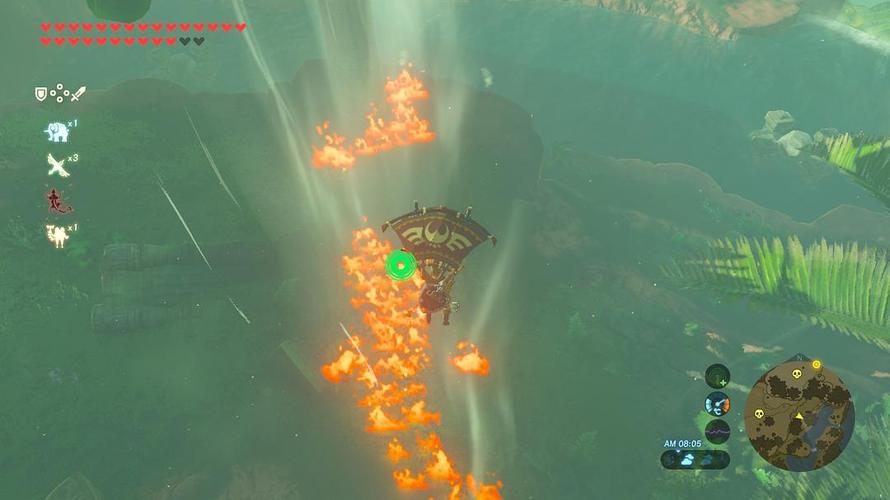Viewport: 890px width, 500px height.
Task: Click the yellow objective marker on minimap
Action: 817,364
